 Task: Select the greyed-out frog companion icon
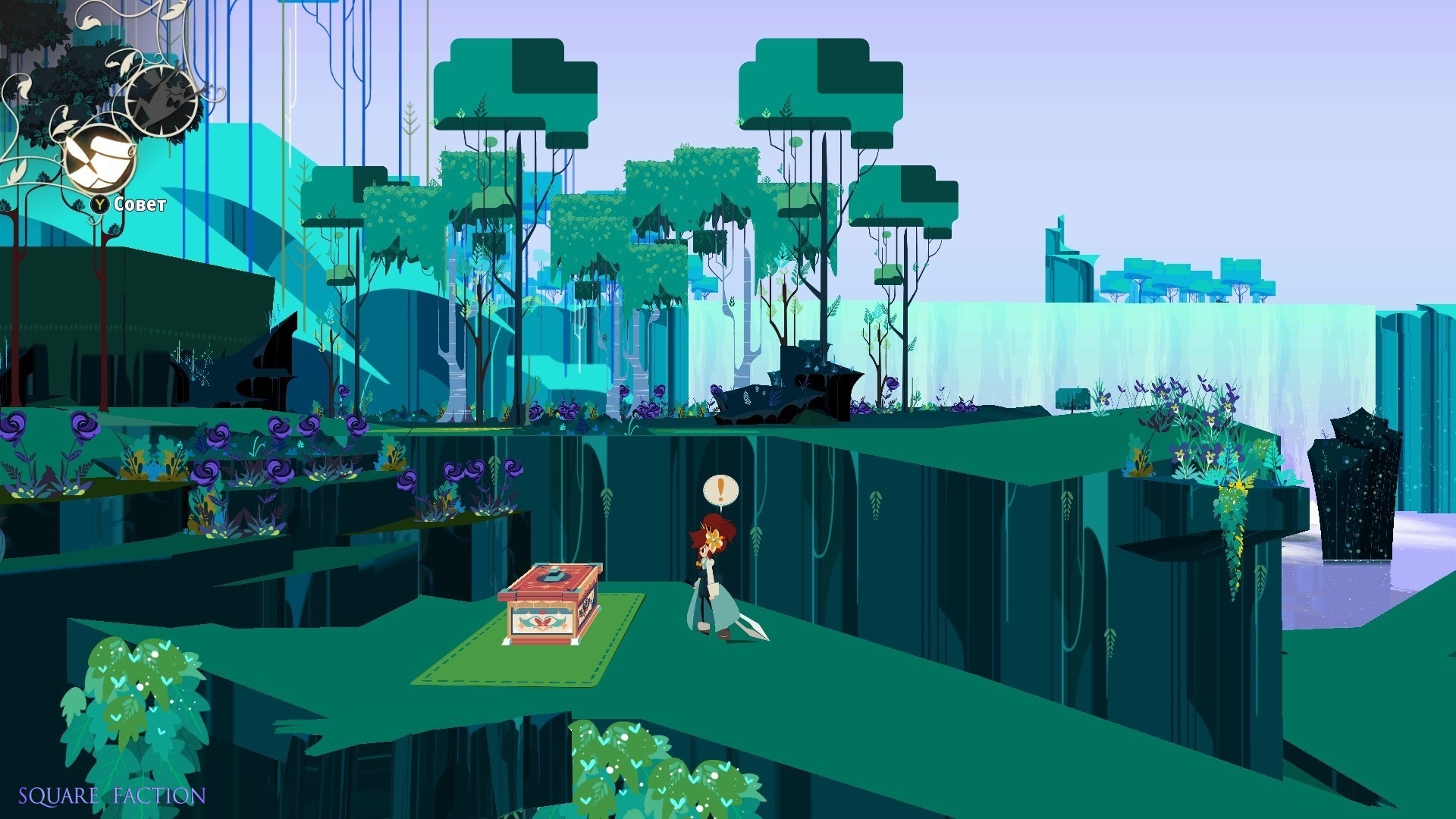[162, 100]
